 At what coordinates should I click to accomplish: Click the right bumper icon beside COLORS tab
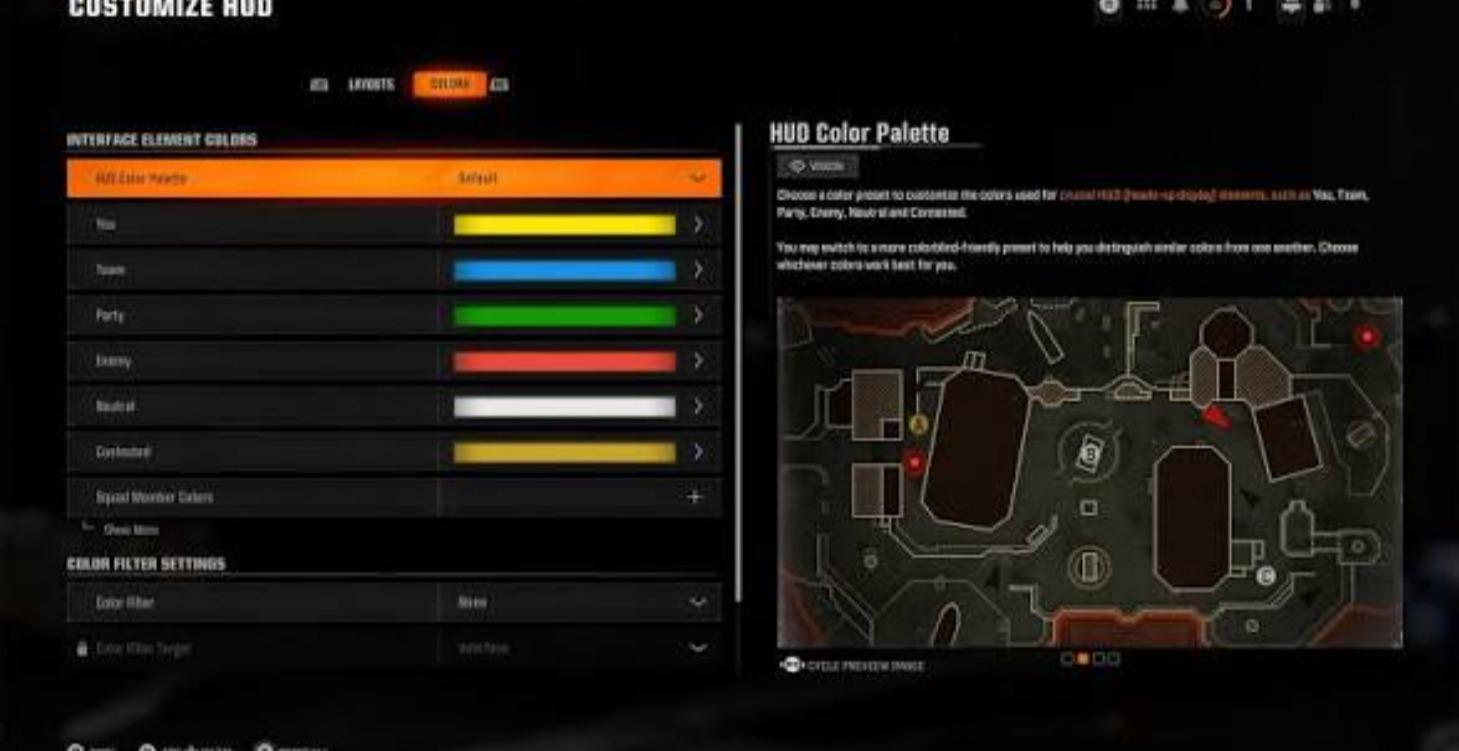502,85
